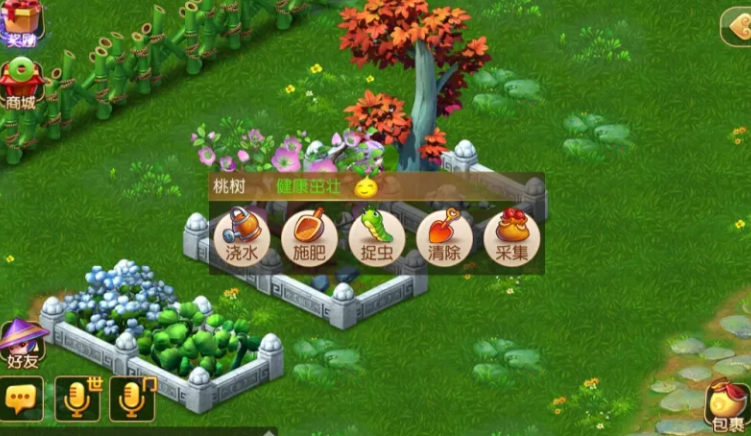
Task: Activate the 世 world voice microphone
Action: (x=78, y=398)
